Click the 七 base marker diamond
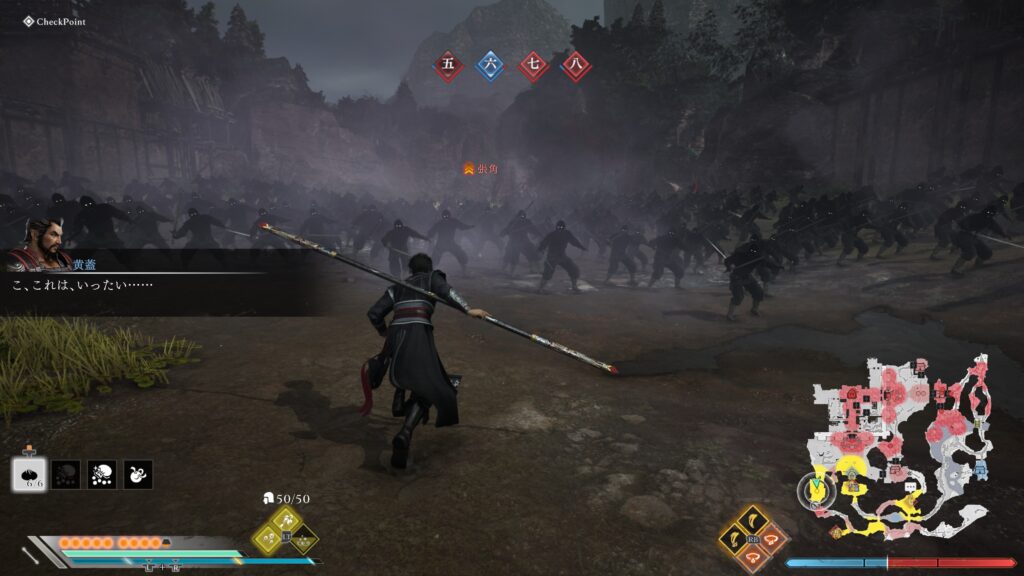 point(533,66)
